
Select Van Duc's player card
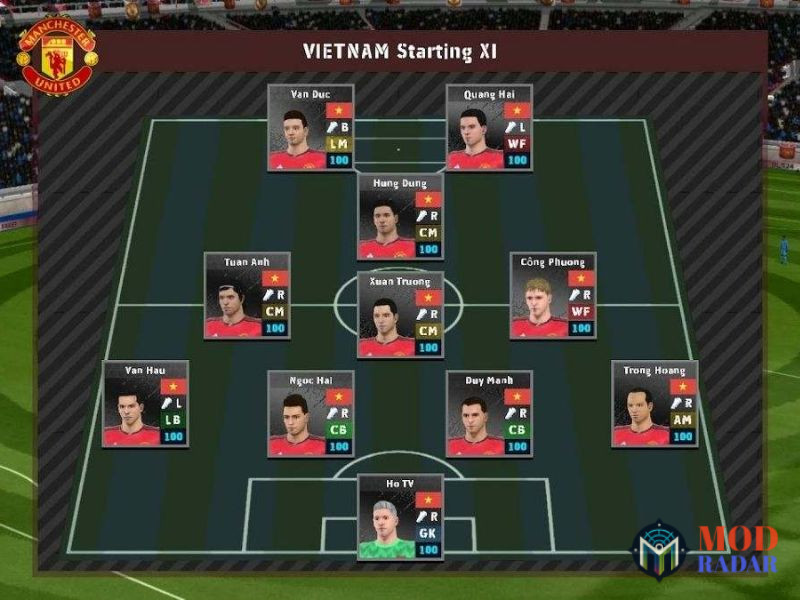click(311, 128)
